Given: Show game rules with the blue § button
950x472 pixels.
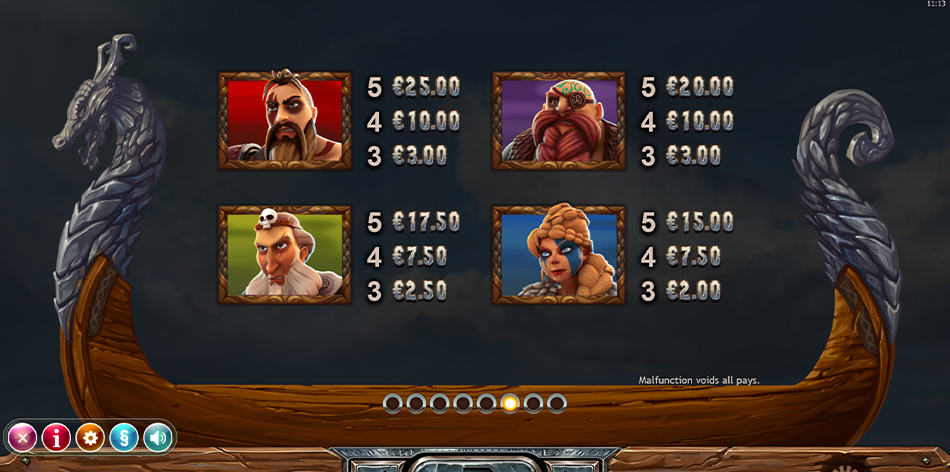Looking at the screenshot, I should click(124, 437).
